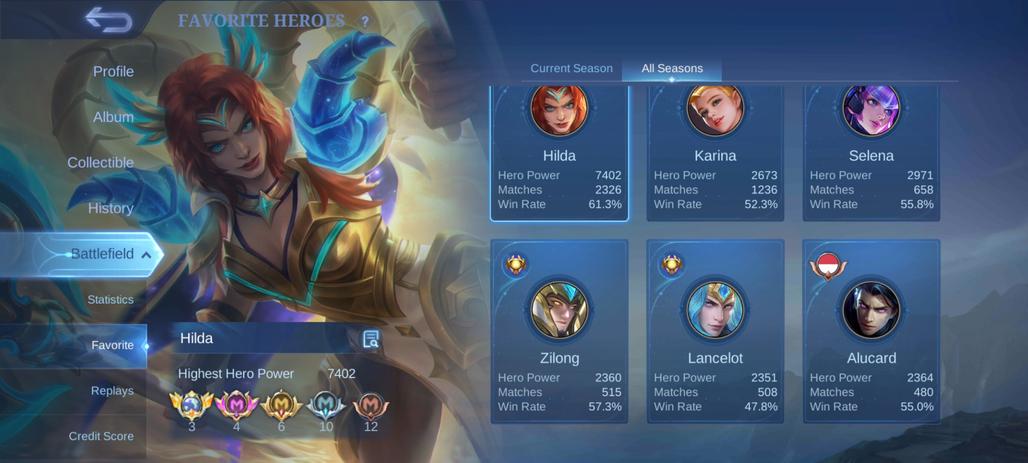
Task: Open the Profile menu entry
Action: [x=113, y=72]
